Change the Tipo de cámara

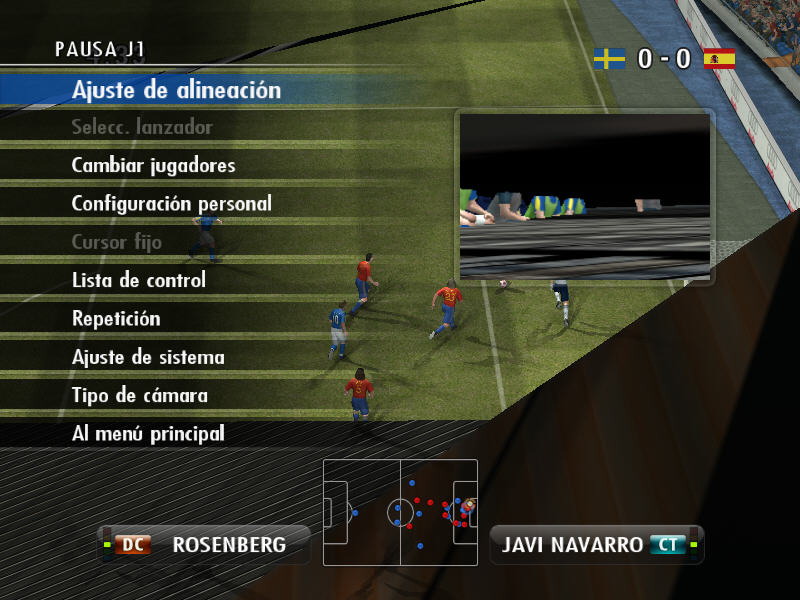(140, 395)
